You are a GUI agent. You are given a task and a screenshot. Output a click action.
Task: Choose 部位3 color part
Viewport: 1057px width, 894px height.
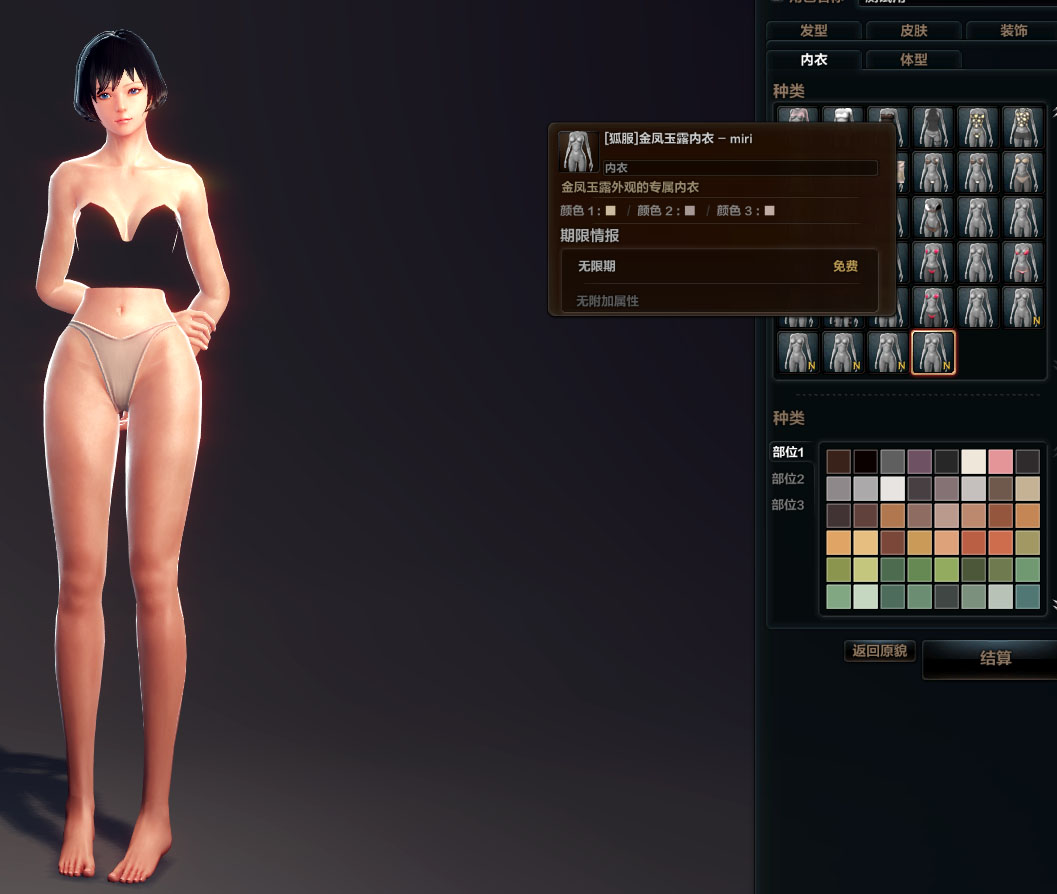point(788,505)
